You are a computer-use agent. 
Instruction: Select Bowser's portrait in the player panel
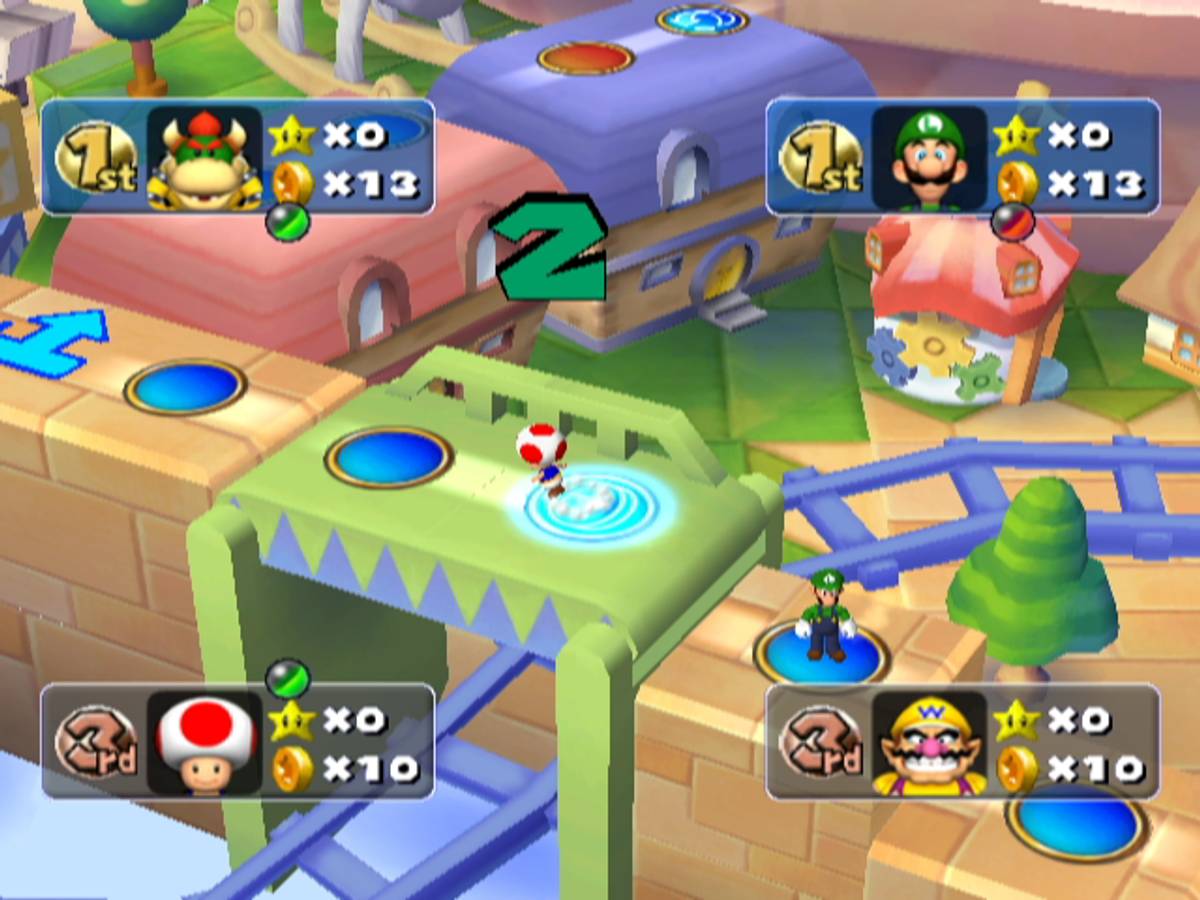[x=205, y=158]
